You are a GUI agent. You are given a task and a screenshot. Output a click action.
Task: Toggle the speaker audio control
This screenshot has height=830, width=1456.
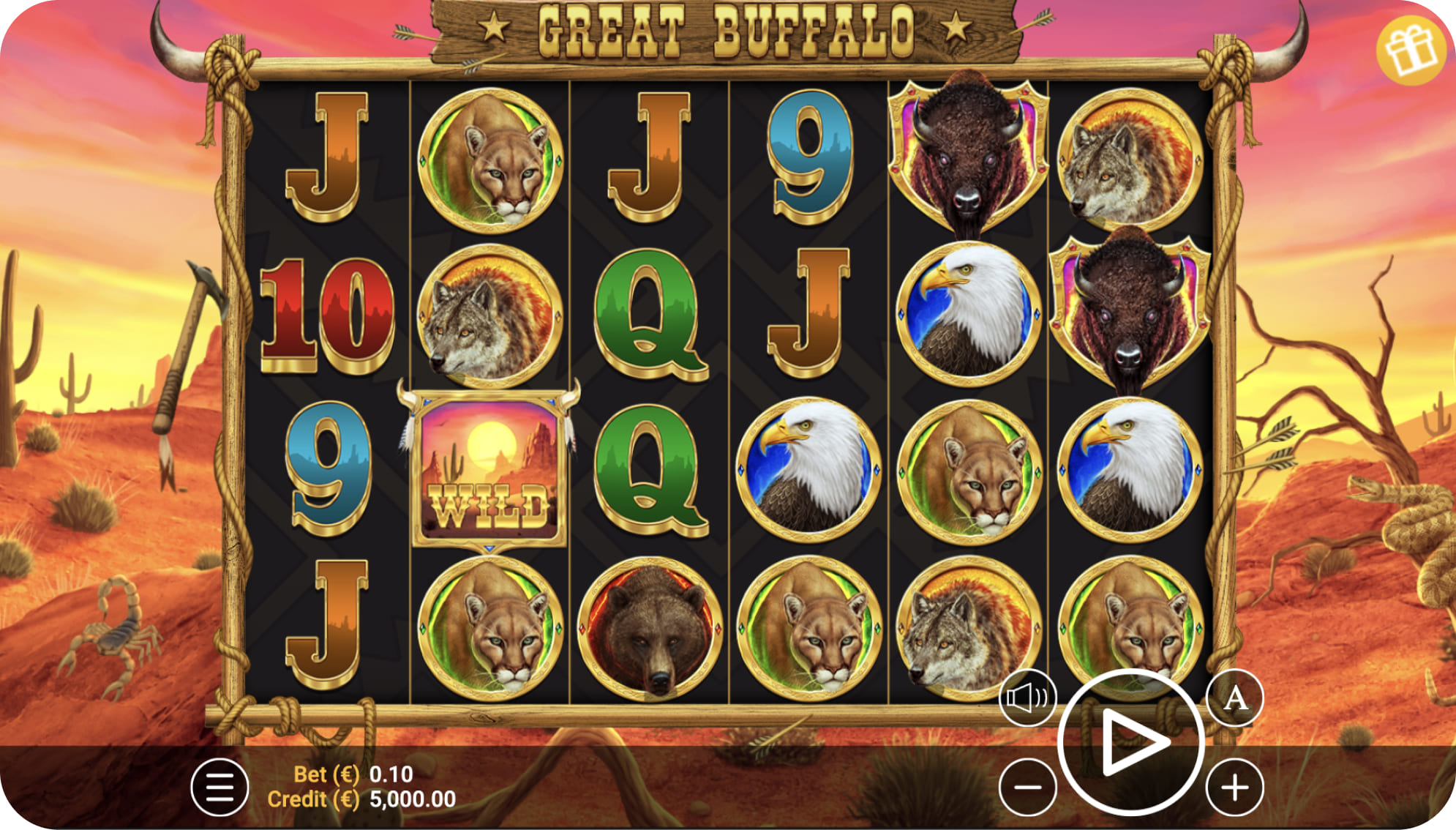pyautogui.click(x=1027, y=698)
